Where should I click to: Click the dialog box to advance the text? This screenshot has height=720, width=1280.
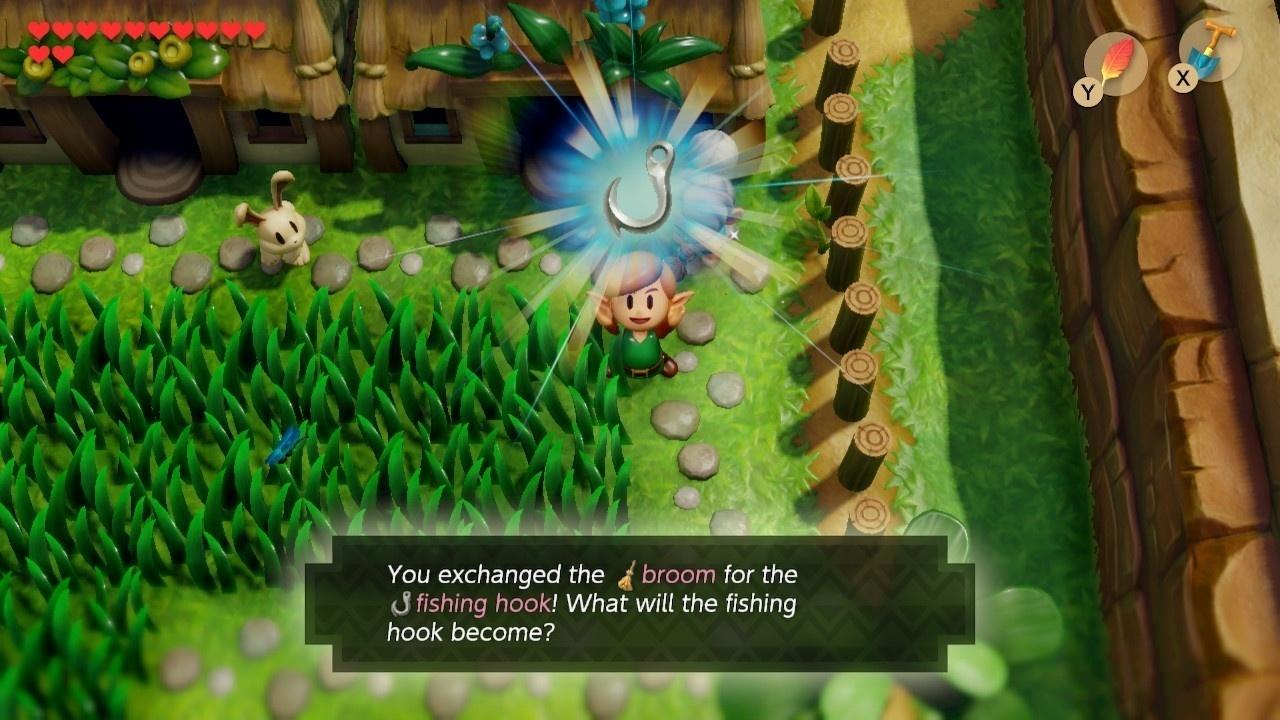click(x=640, y=600)
